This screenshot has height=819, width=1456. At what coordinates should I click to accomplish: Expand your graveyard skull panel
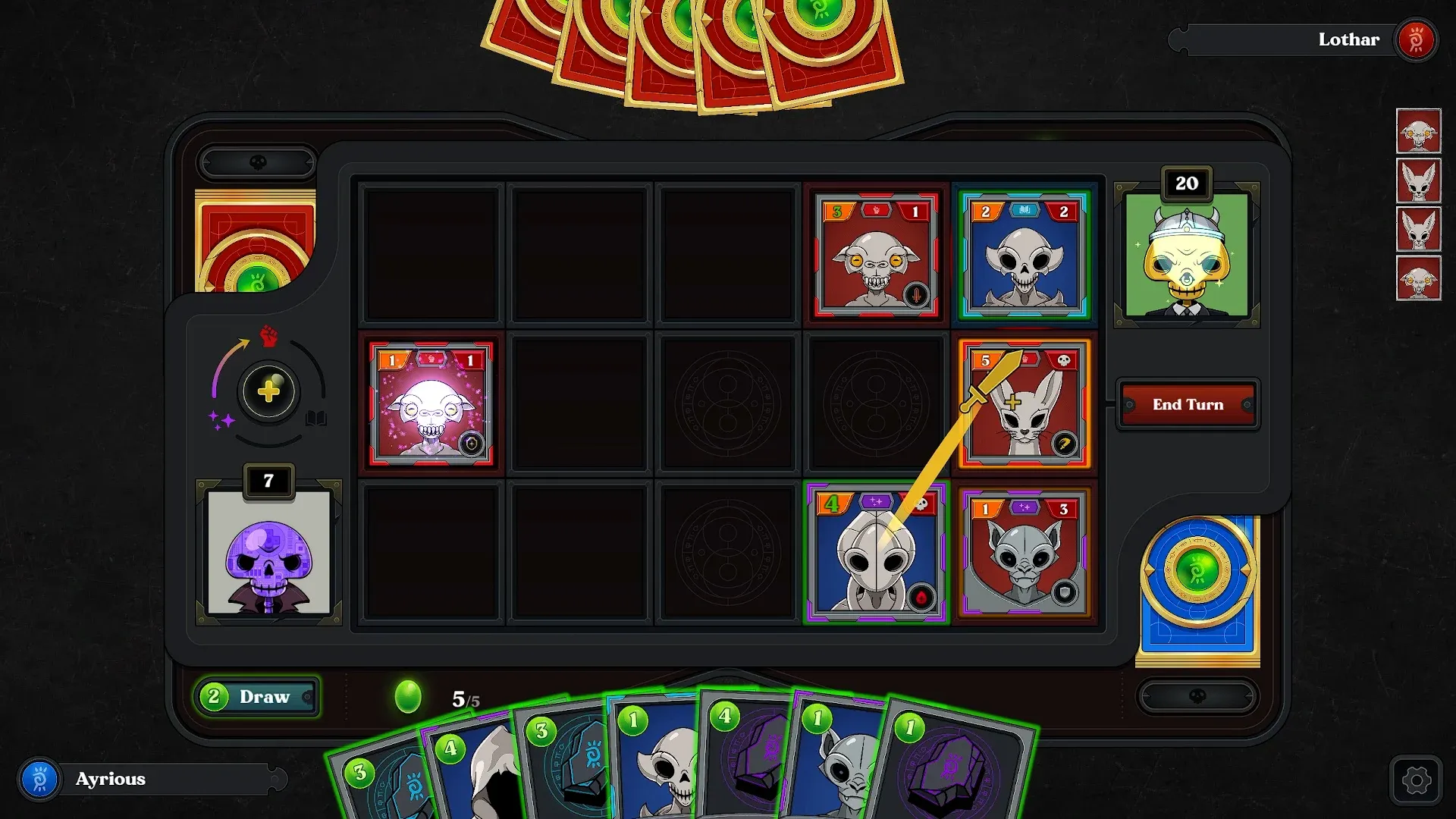tap(1197, 695)
